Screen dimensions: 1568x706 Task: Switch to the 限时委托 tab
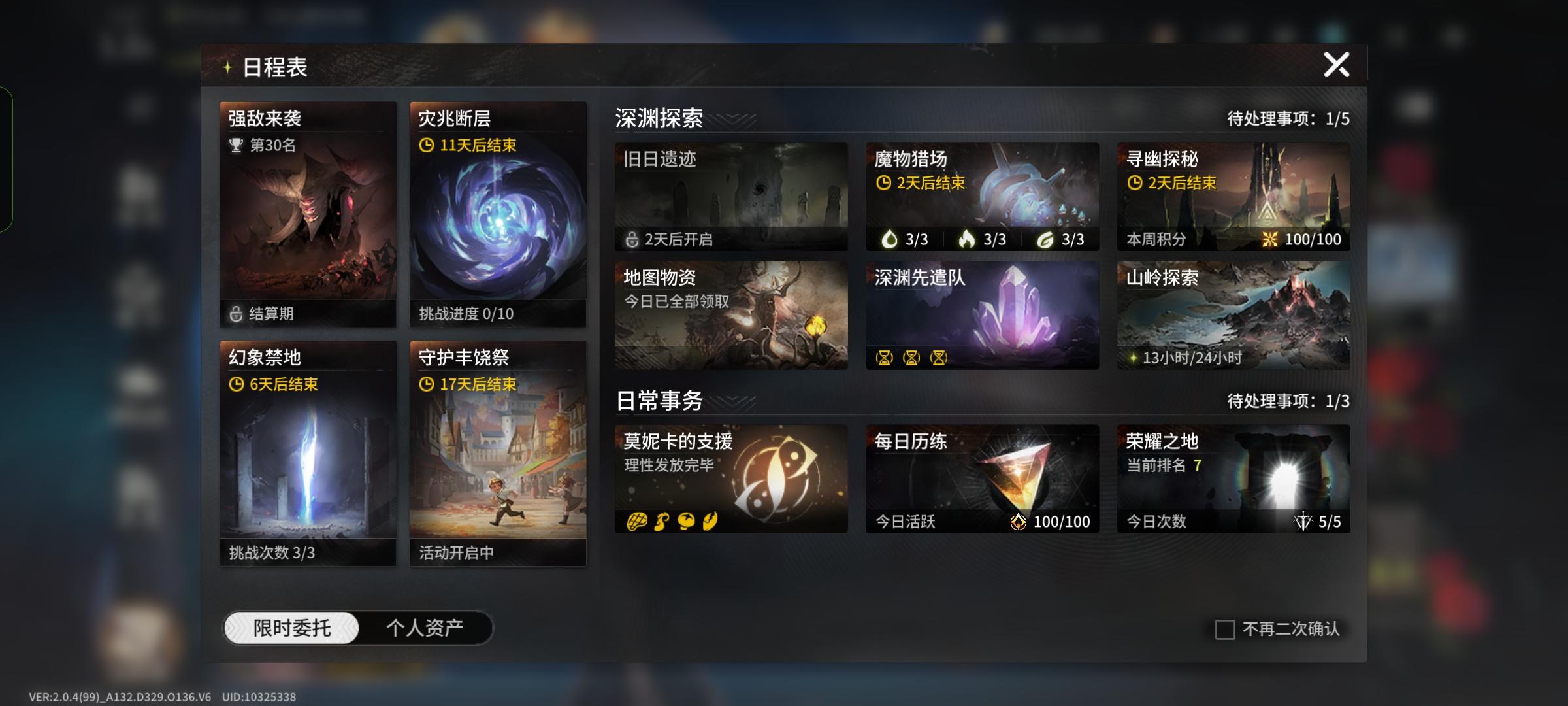pyautogui.click(x=293, y=627)
